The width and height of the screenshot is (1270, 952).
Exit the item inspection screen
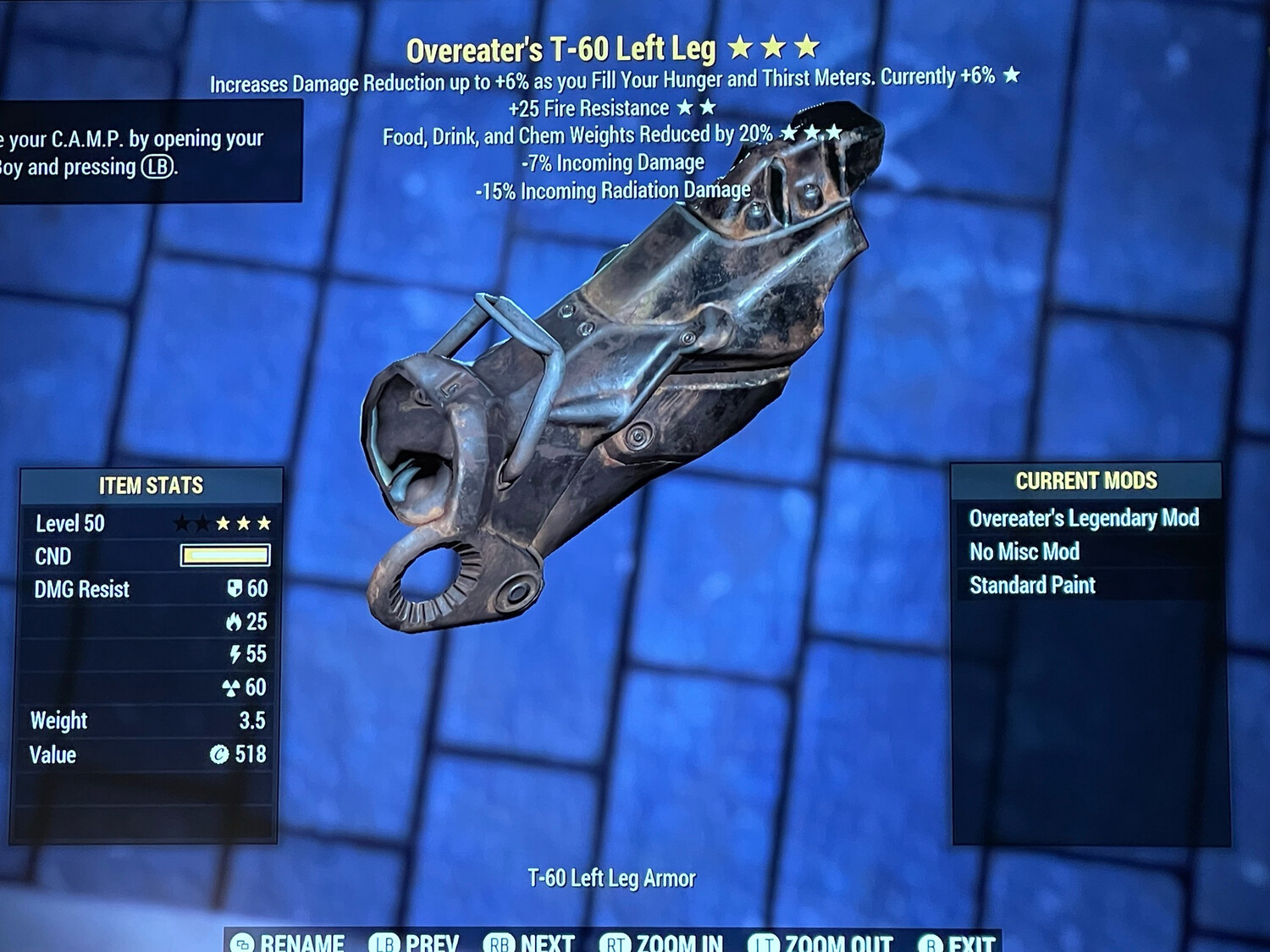pyautogui.click(x=958, y=942)
